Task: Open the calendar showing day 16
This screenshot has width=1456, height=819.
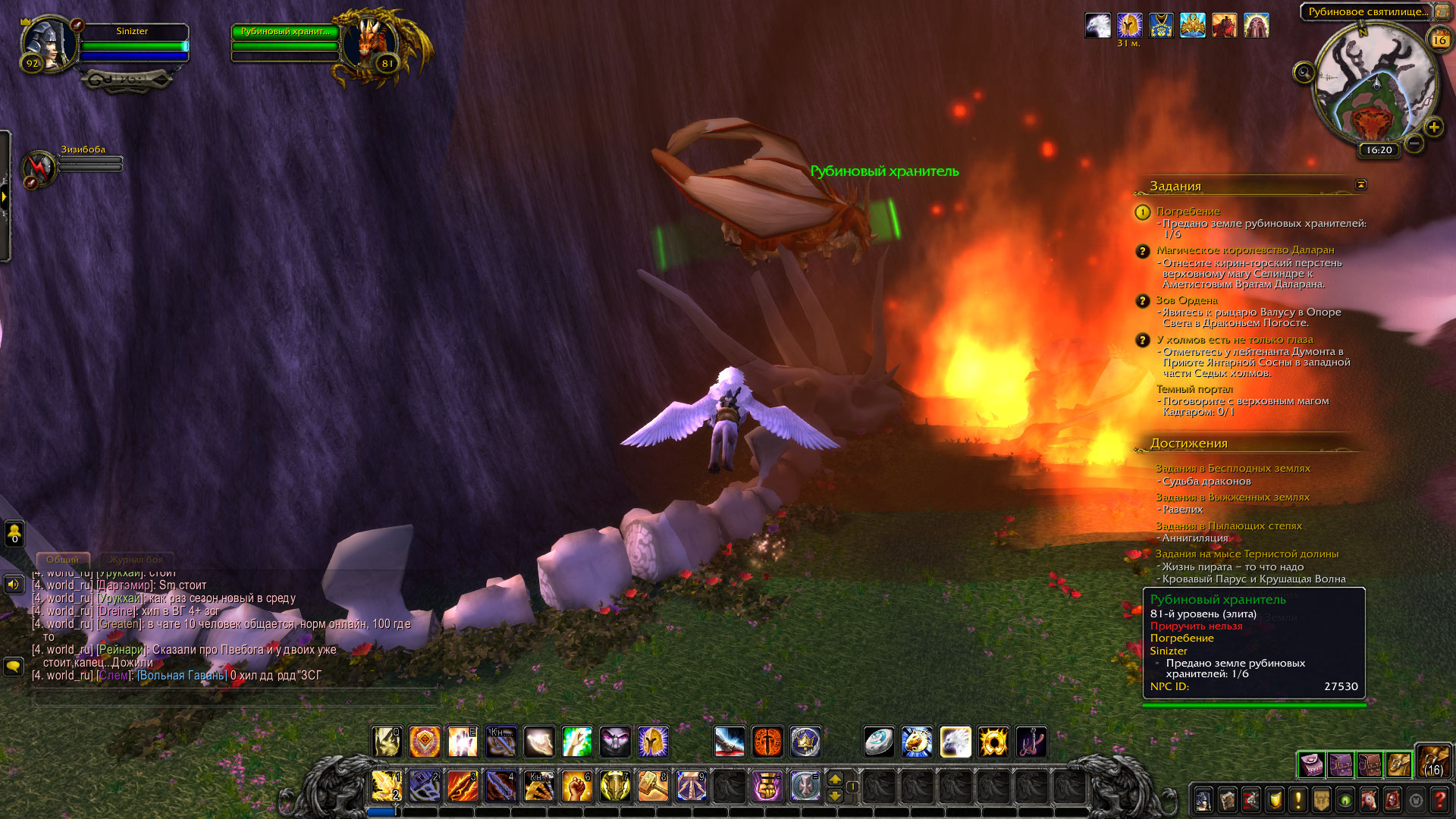Action: pos(1439,40)
